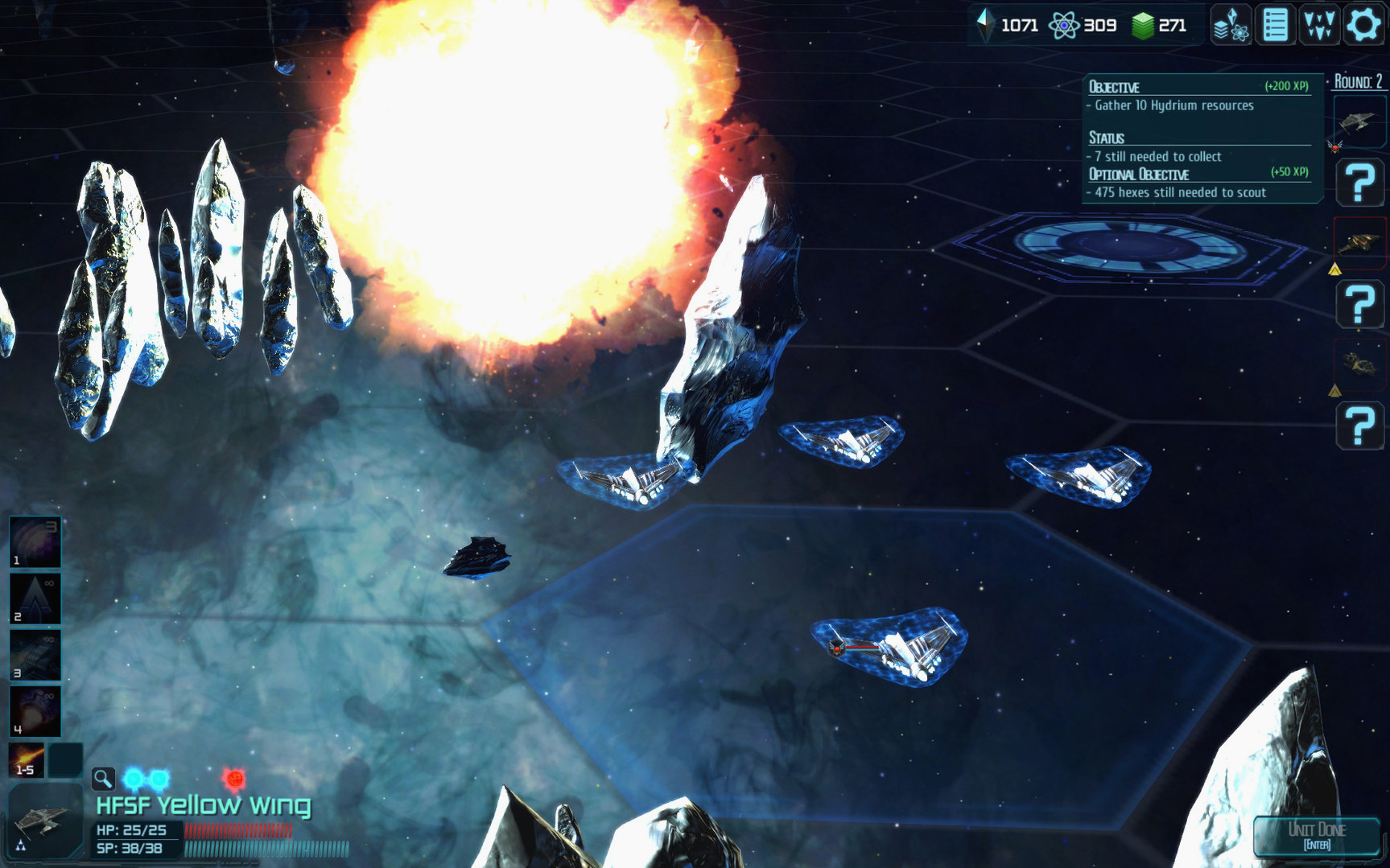1390x868 pixels.
Task: Open the fleet formation ships panel
Action: click(x=1319, y=25)
